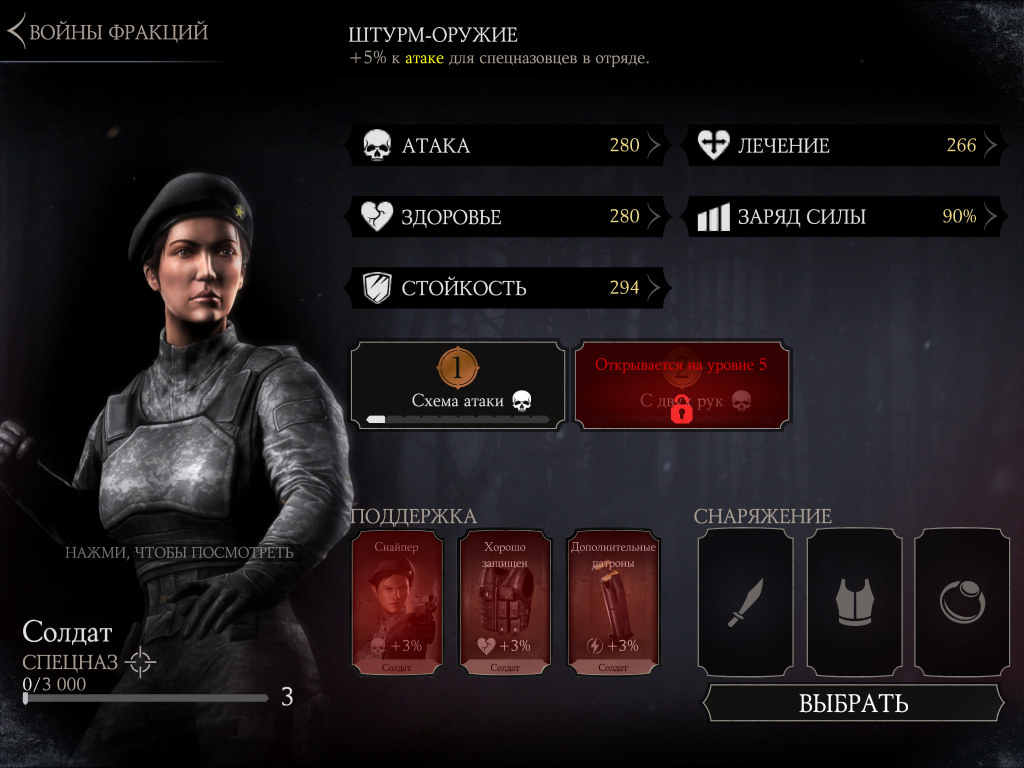Click the Выбрать button

[x=853, y=703]
